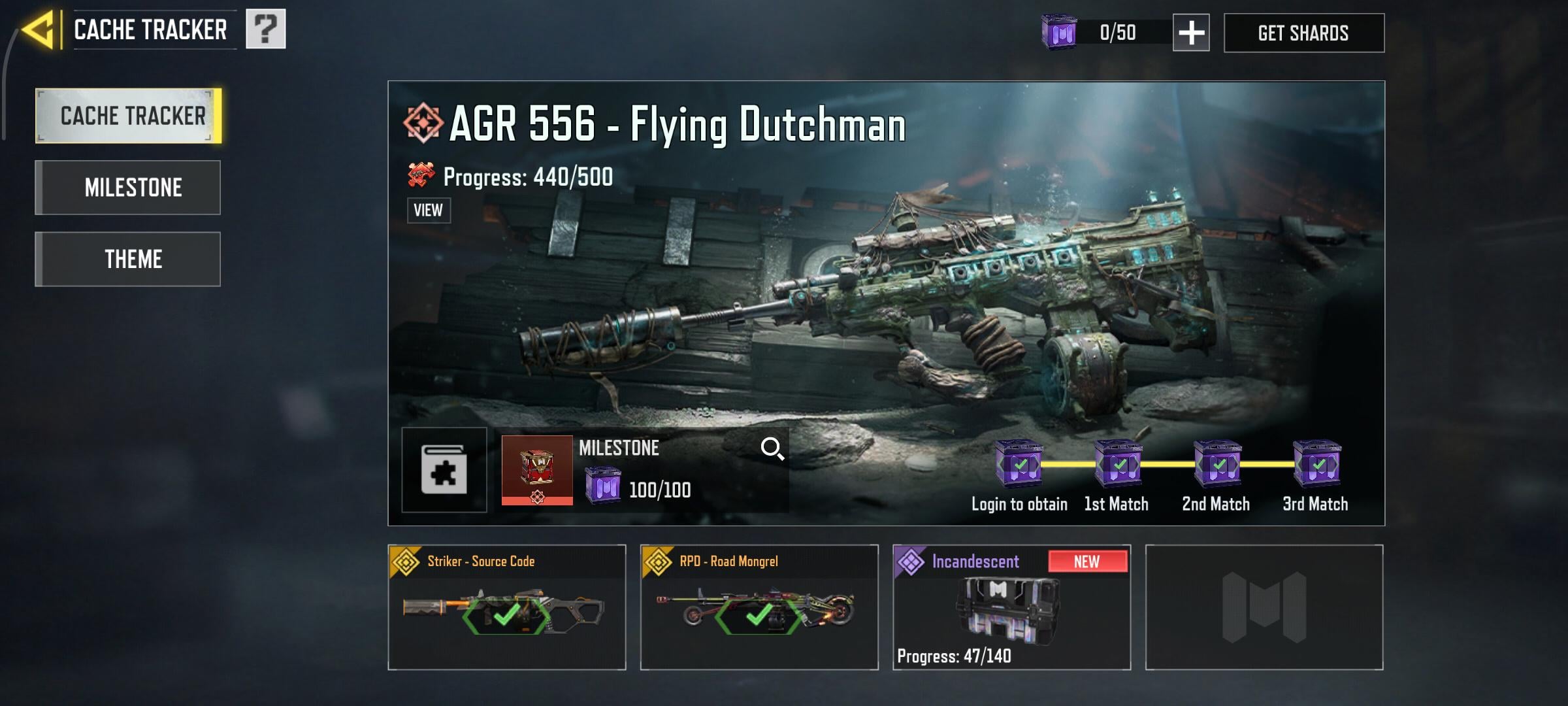Screen dimensions: 1568x706
Task: Switch to the Milestone tab
Action: click(129, 188)
